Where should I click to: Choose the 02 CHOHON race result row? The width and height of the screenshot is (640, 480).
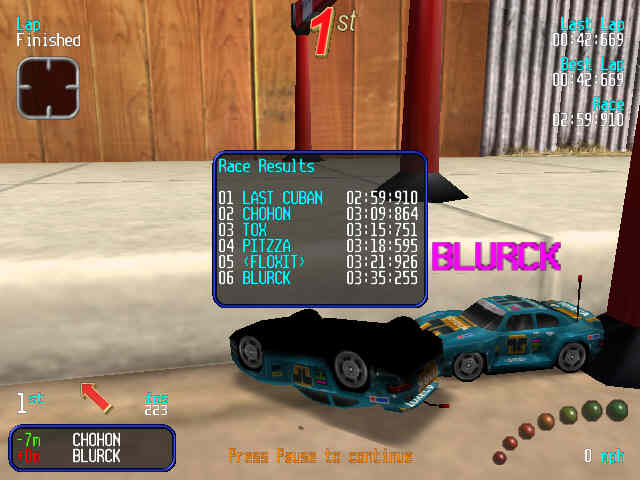coord(319,214)
